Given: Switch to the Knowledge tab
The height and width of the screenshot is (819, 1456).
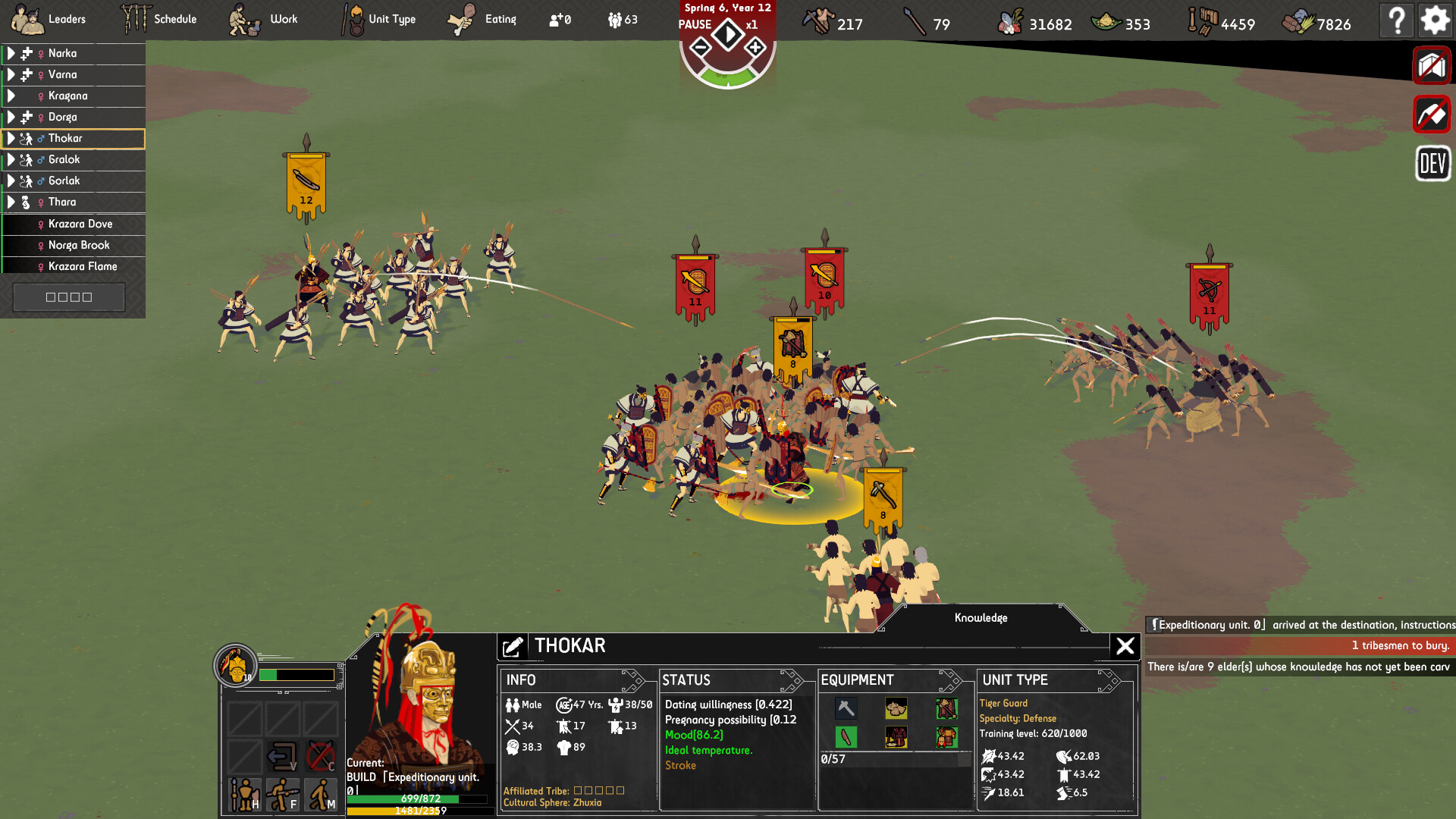Looking at the screenshot, I should [x=981, y=618].
